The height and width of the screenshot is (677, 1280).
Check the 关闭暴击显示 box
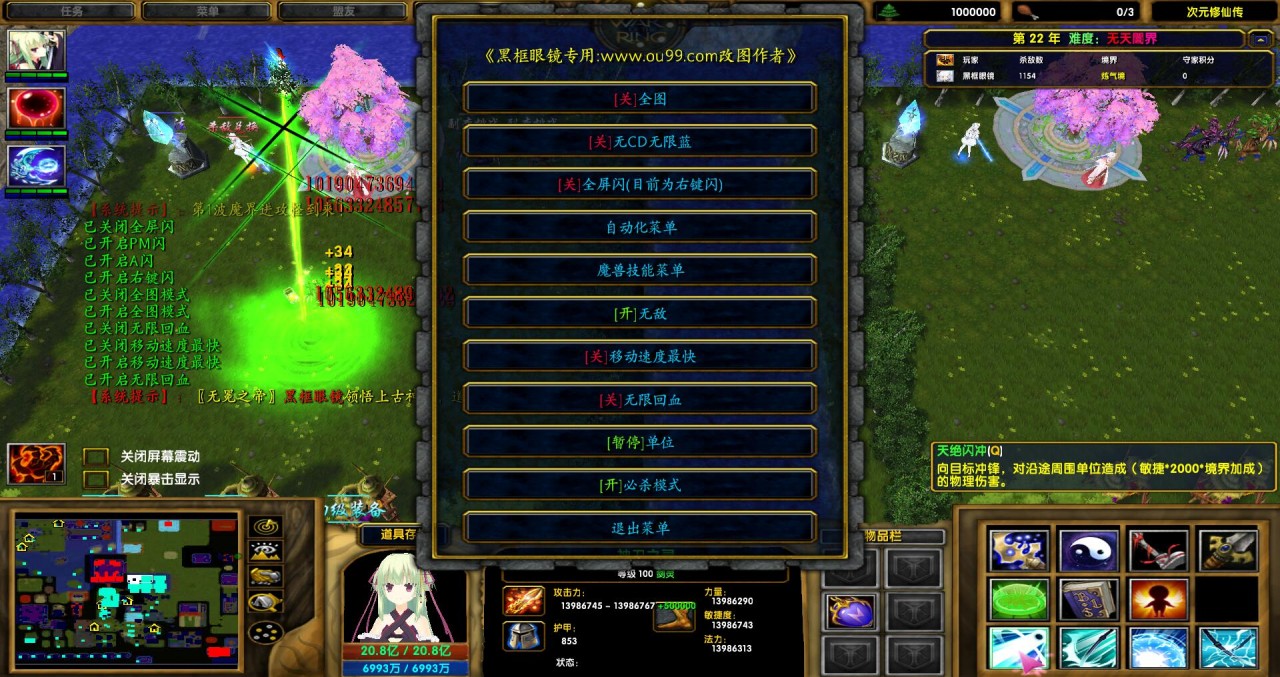[x=96, y=480]
